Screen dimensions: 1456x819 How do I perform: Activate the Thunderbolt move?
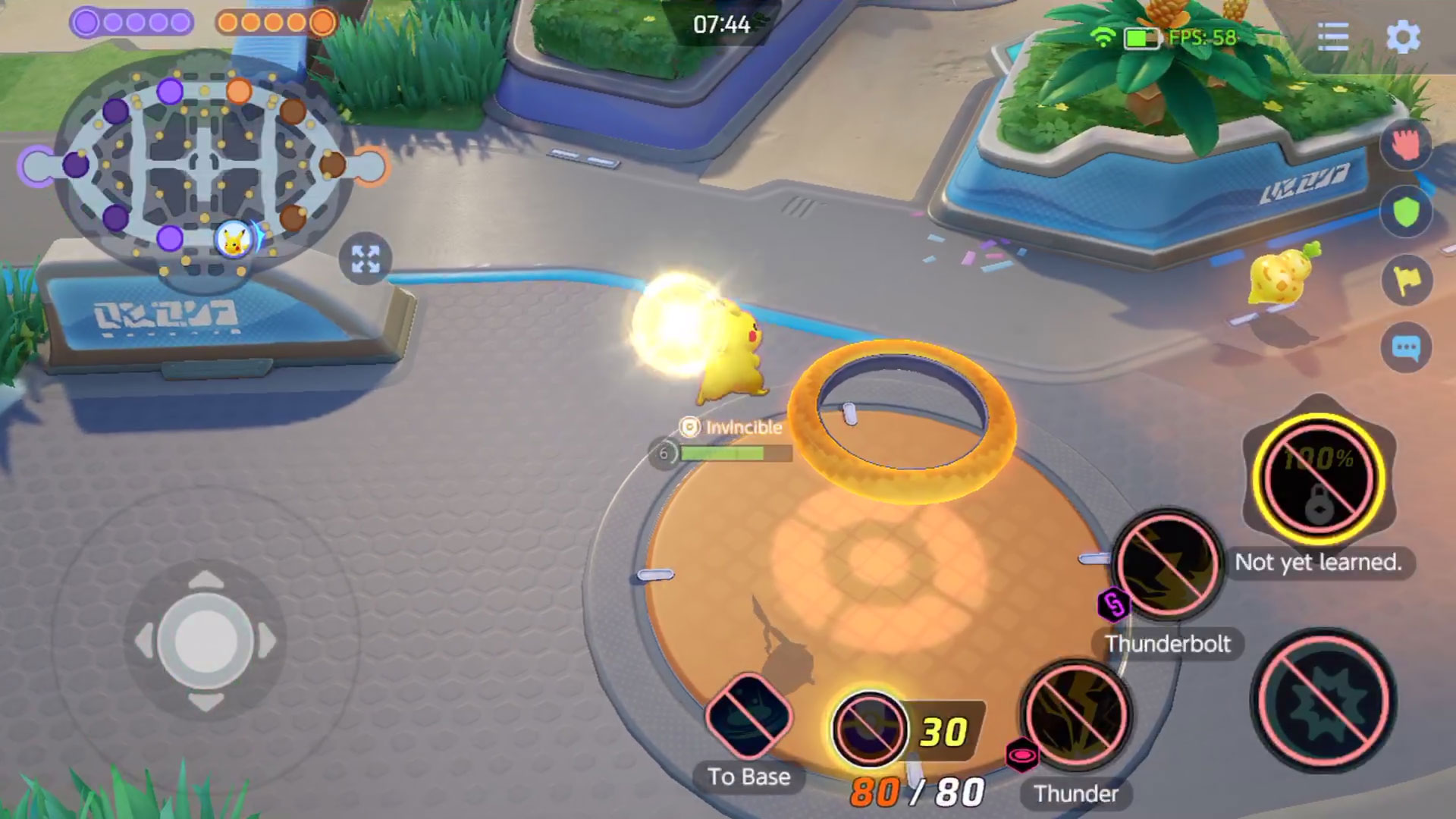(x=1168, y=565)
